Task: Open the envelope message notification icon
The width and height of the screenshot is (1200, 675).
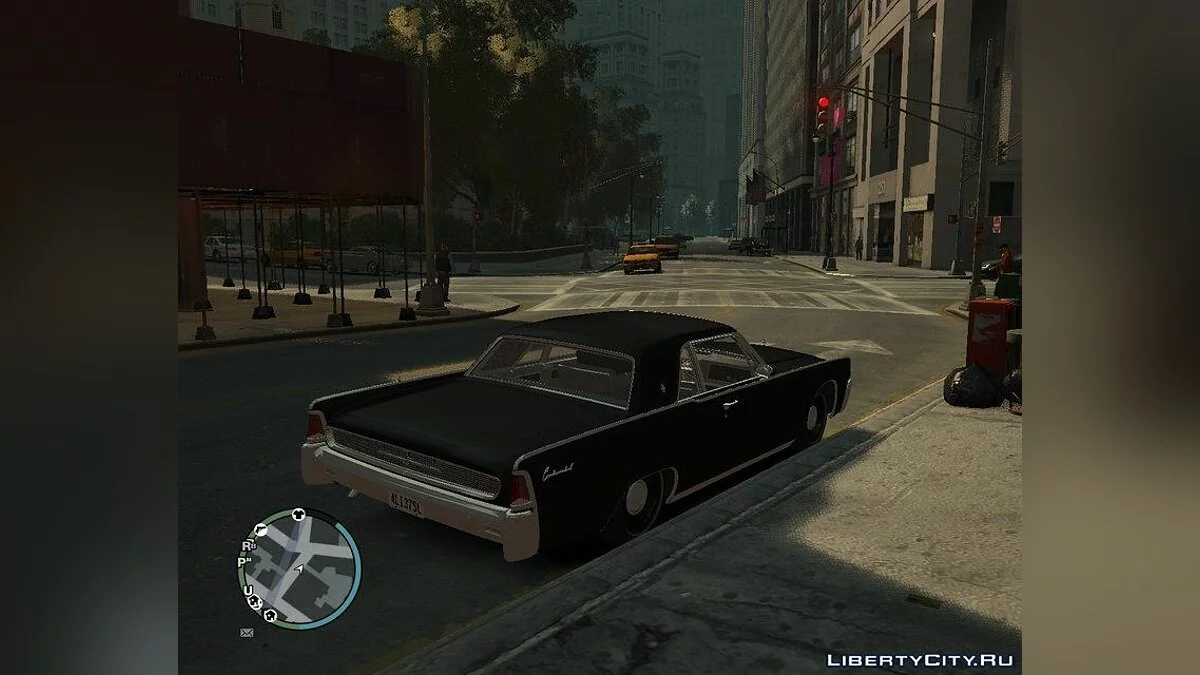Action: (247, 633)
